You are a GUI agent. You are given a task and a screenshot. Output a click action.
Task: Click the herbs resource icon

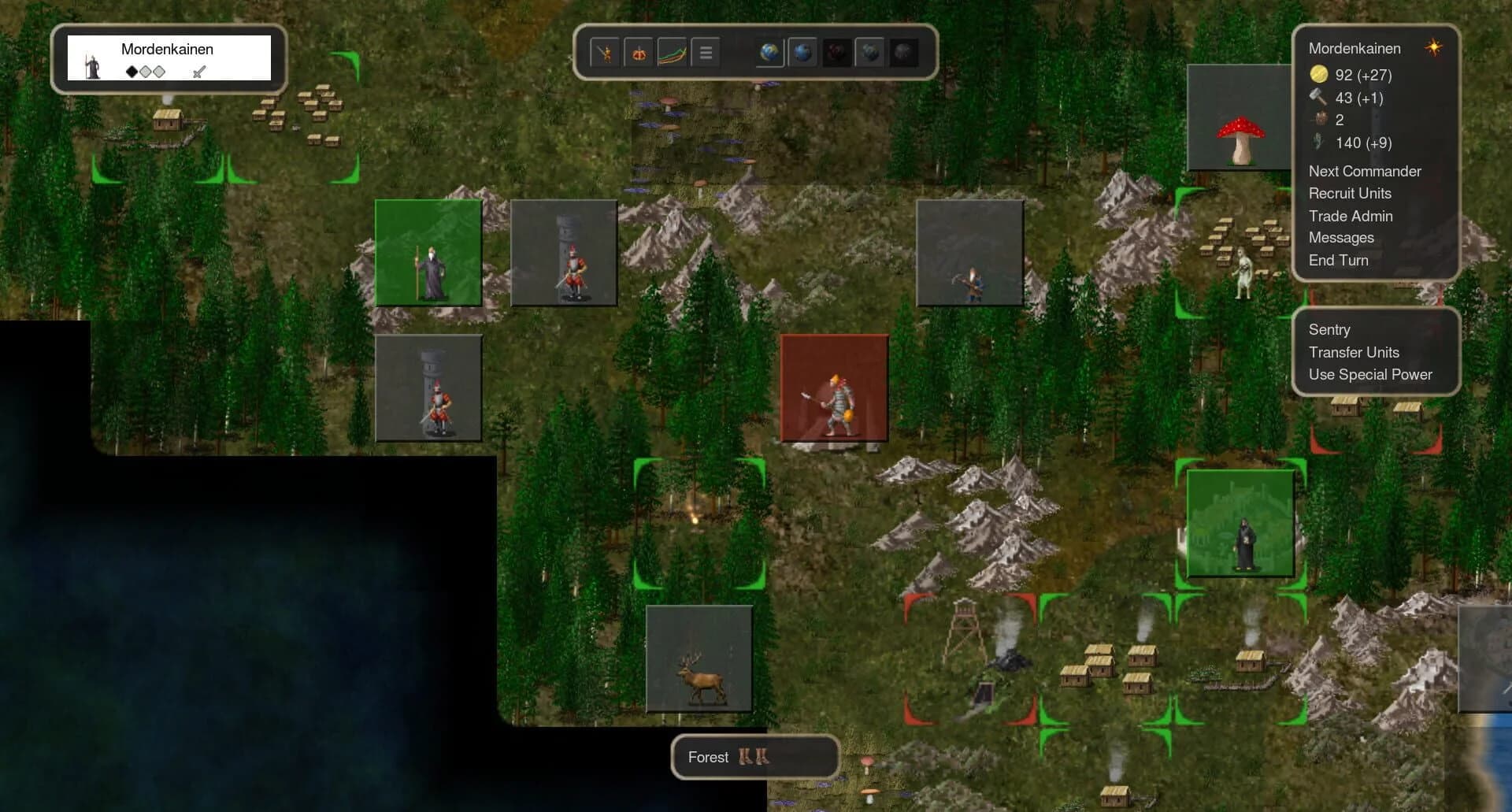click(x=1318, y=143)
